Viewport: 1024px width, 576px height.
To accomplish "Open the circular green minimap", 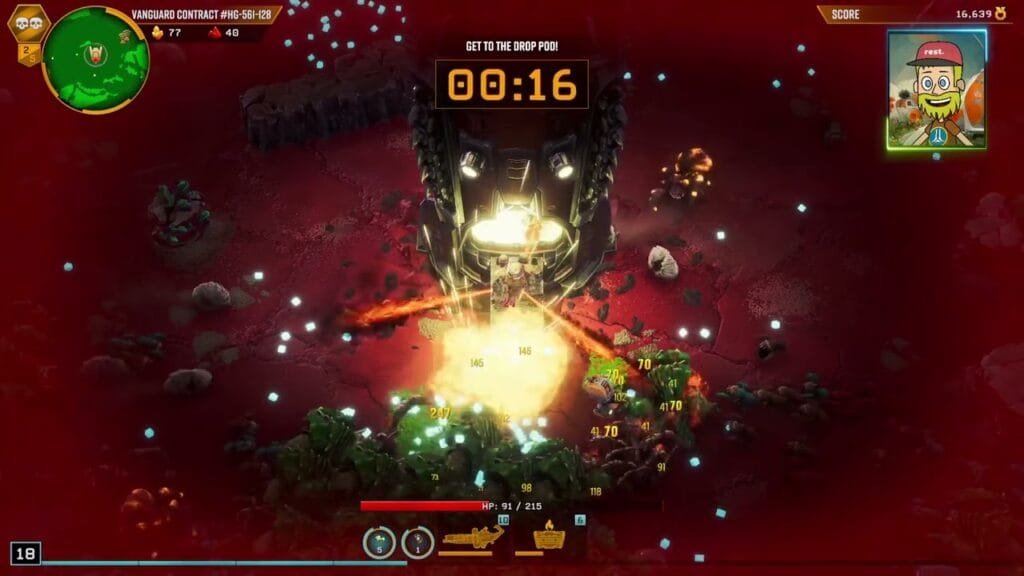I will click(x=96, y=59).
